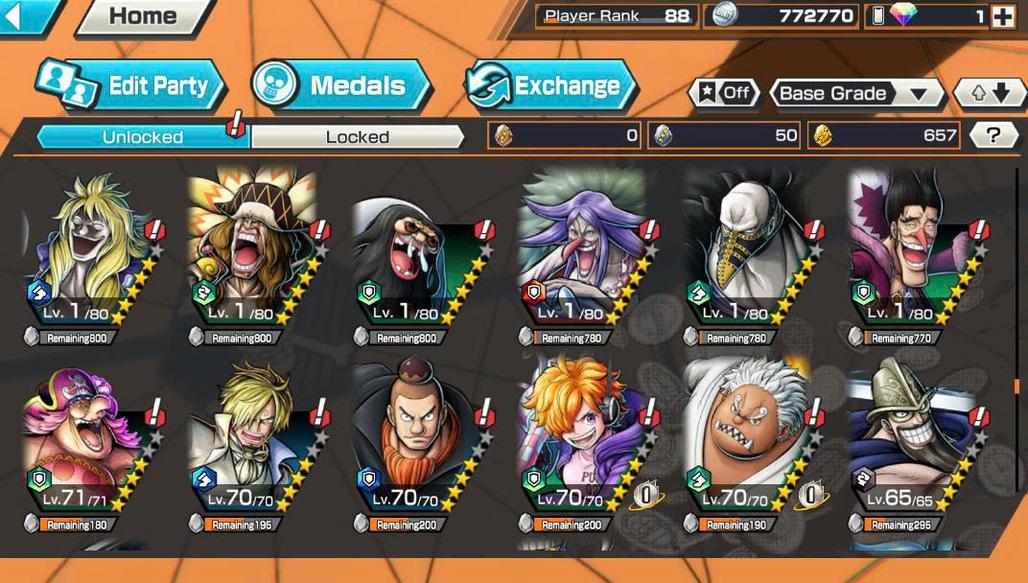Screen dimensions: 1028x583
Task: Switch to the Locked characters tab
Action: coord(357,137)
